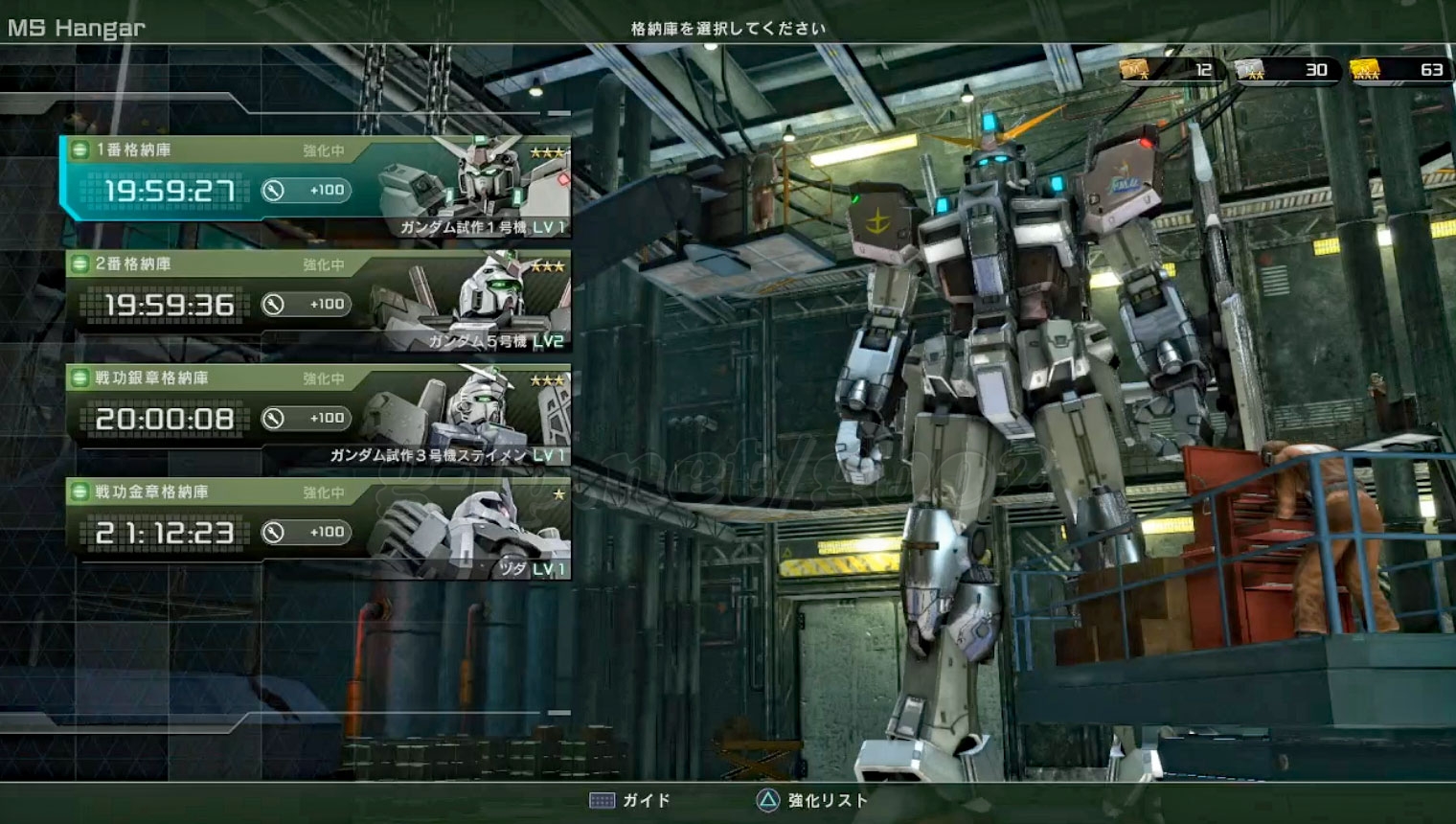Click the +100 wrench button in 2番格納庫
1456x824 pixels.
coord(306,305)
